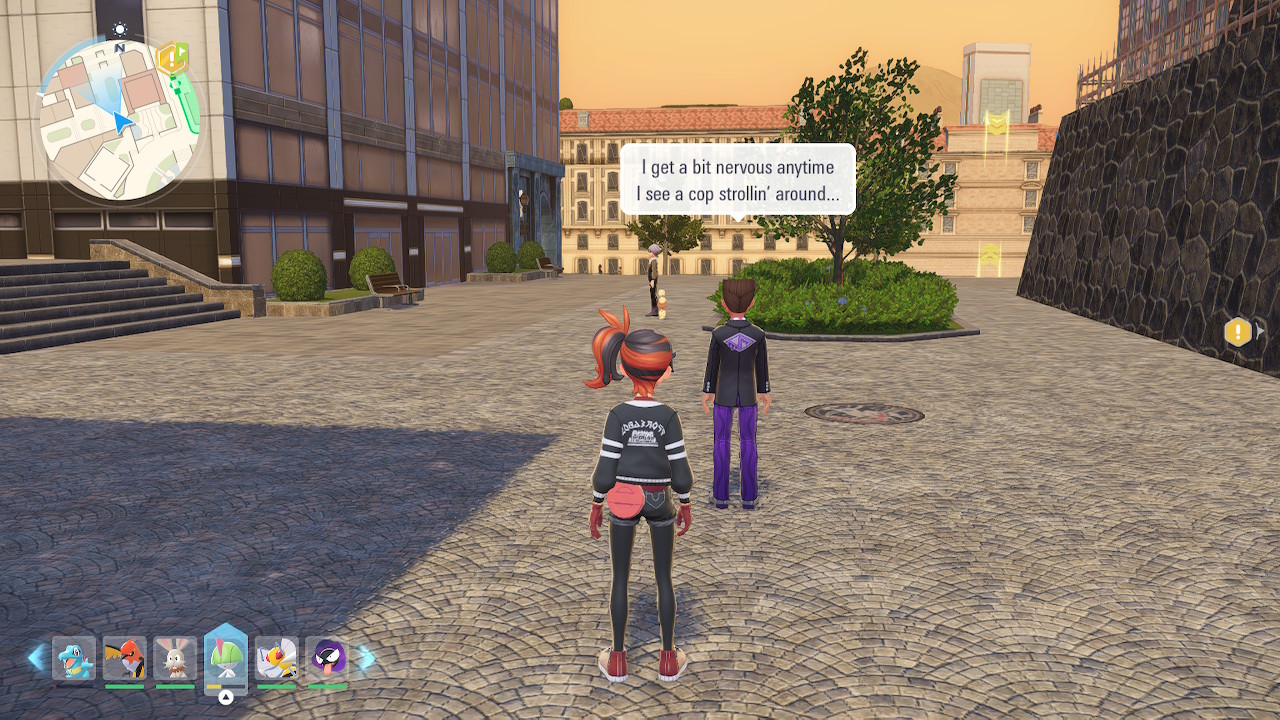Open the circular city minimap

[x=118, y=118]
